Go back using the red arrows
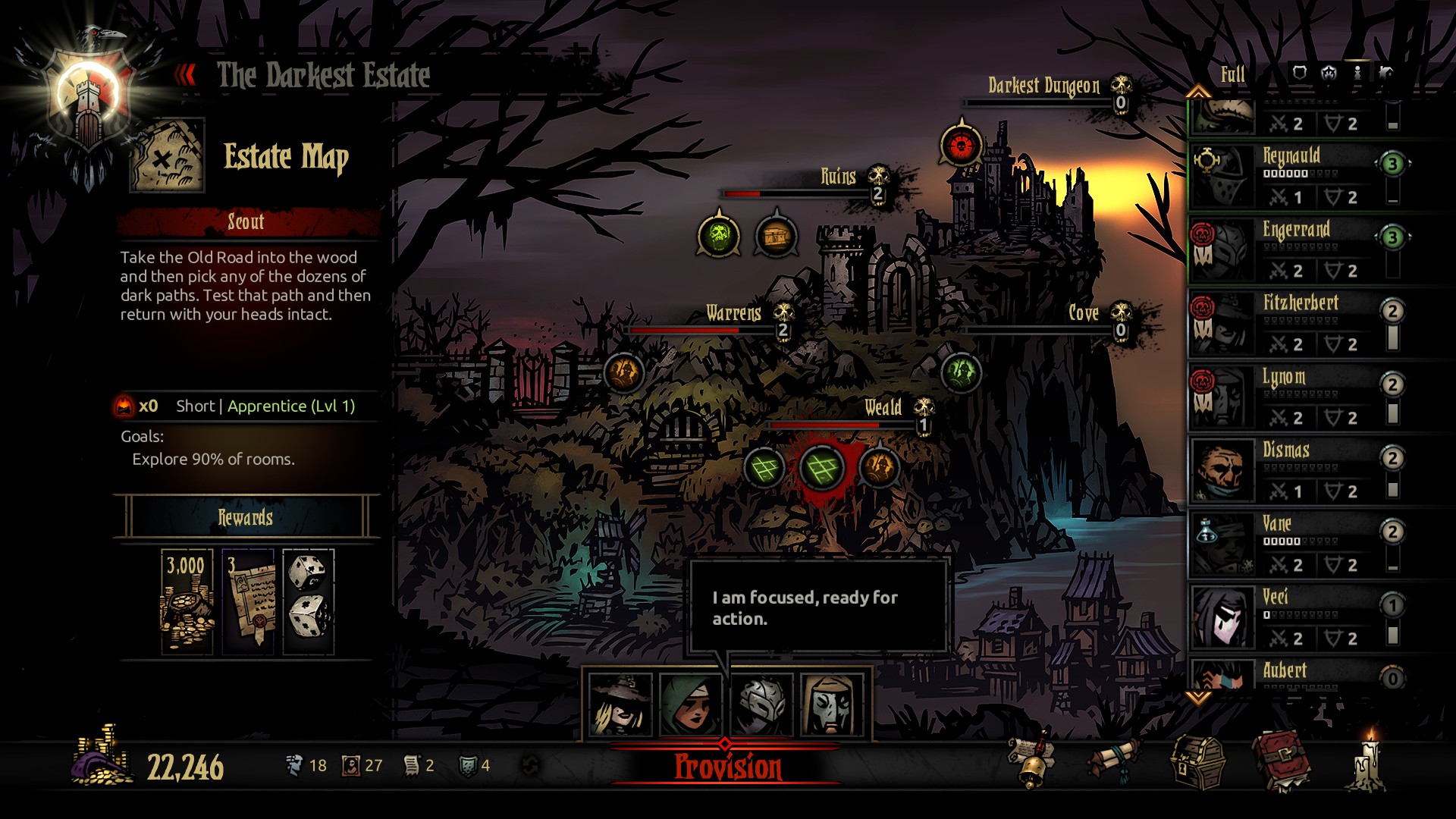This screenshot has height=819, width=1456. (x=185, y=75)
